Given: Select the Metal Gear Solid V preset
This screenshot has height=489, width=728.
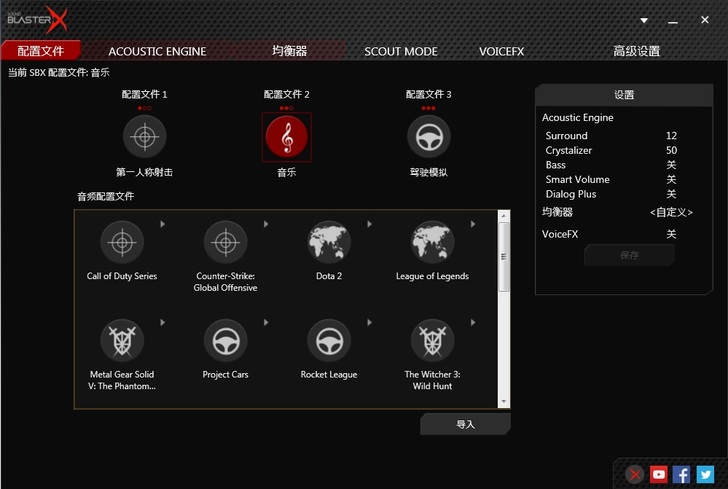Looking at the screenshot, I should [x=122, y=341].
